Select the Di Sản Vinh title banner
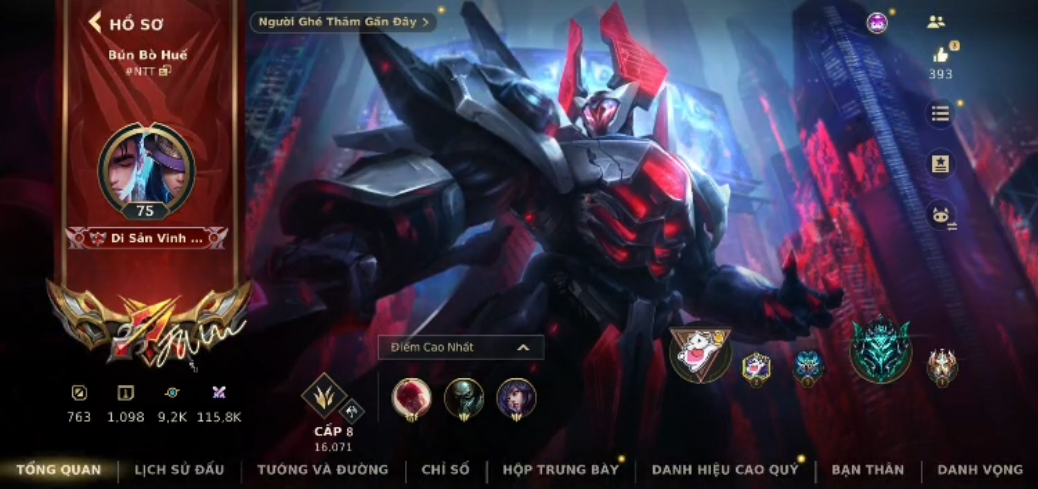 point(146,238)
